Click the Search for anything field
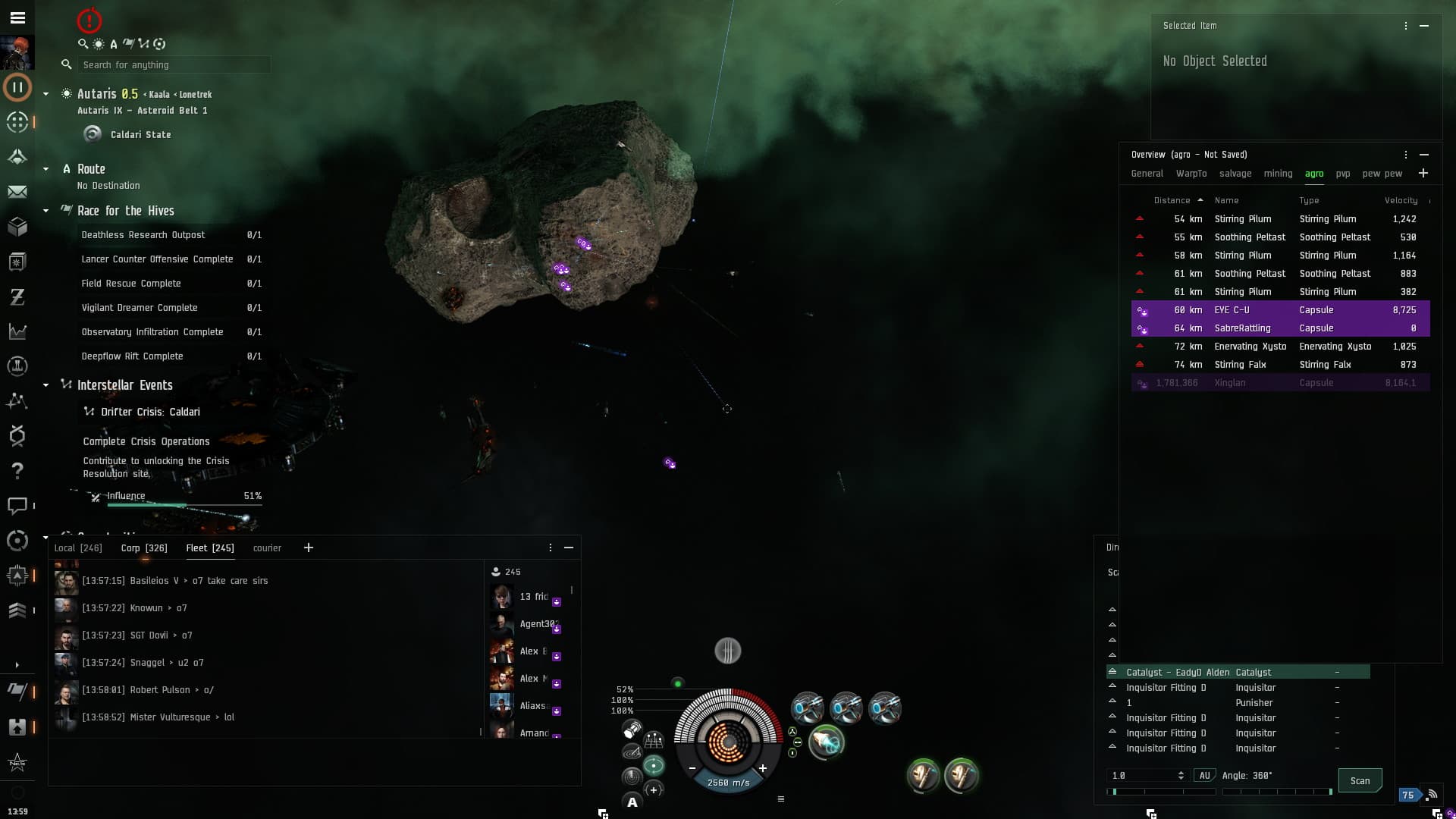 pos(173,65)
